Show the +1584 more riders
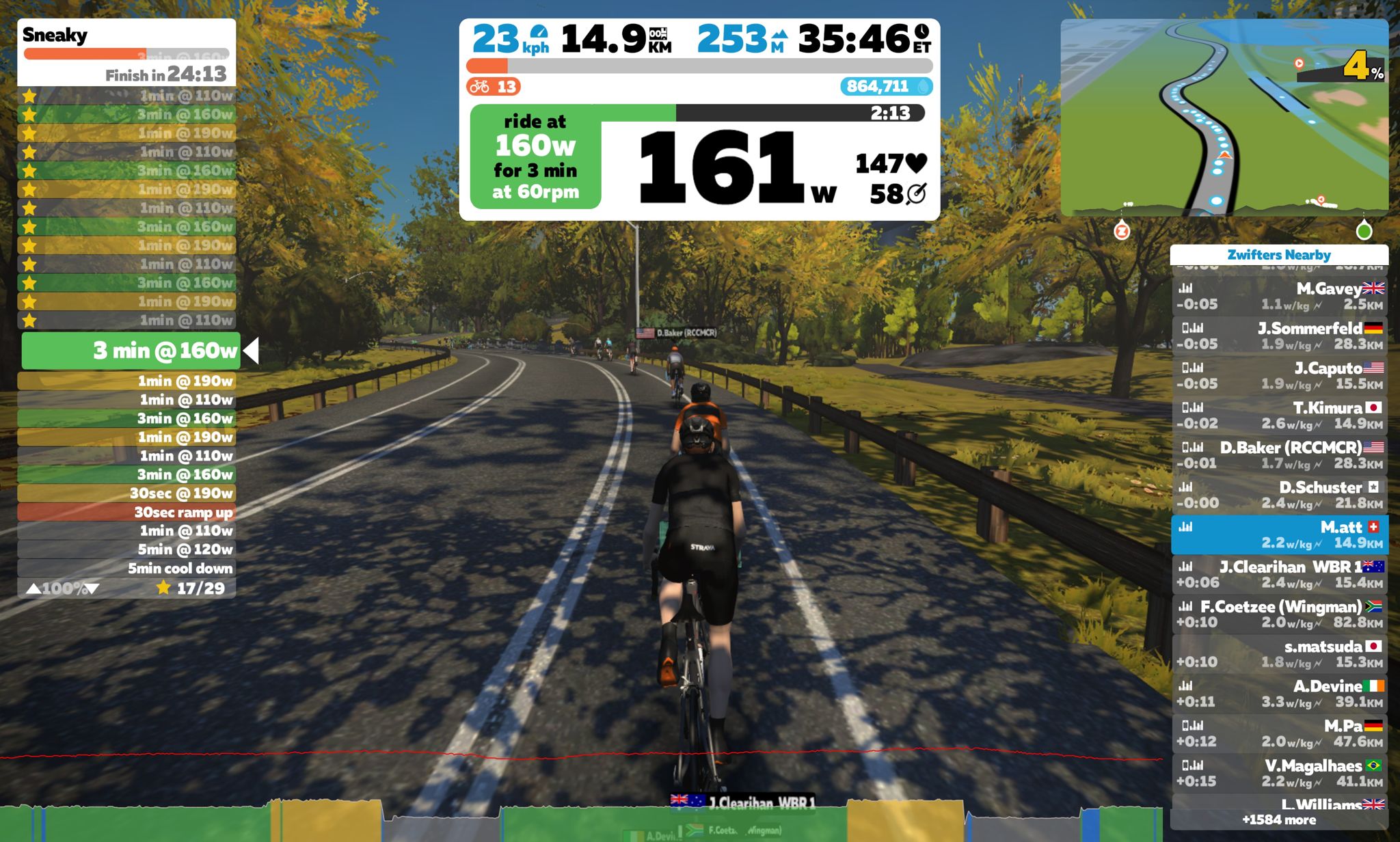 click(x=1278, y=819)
